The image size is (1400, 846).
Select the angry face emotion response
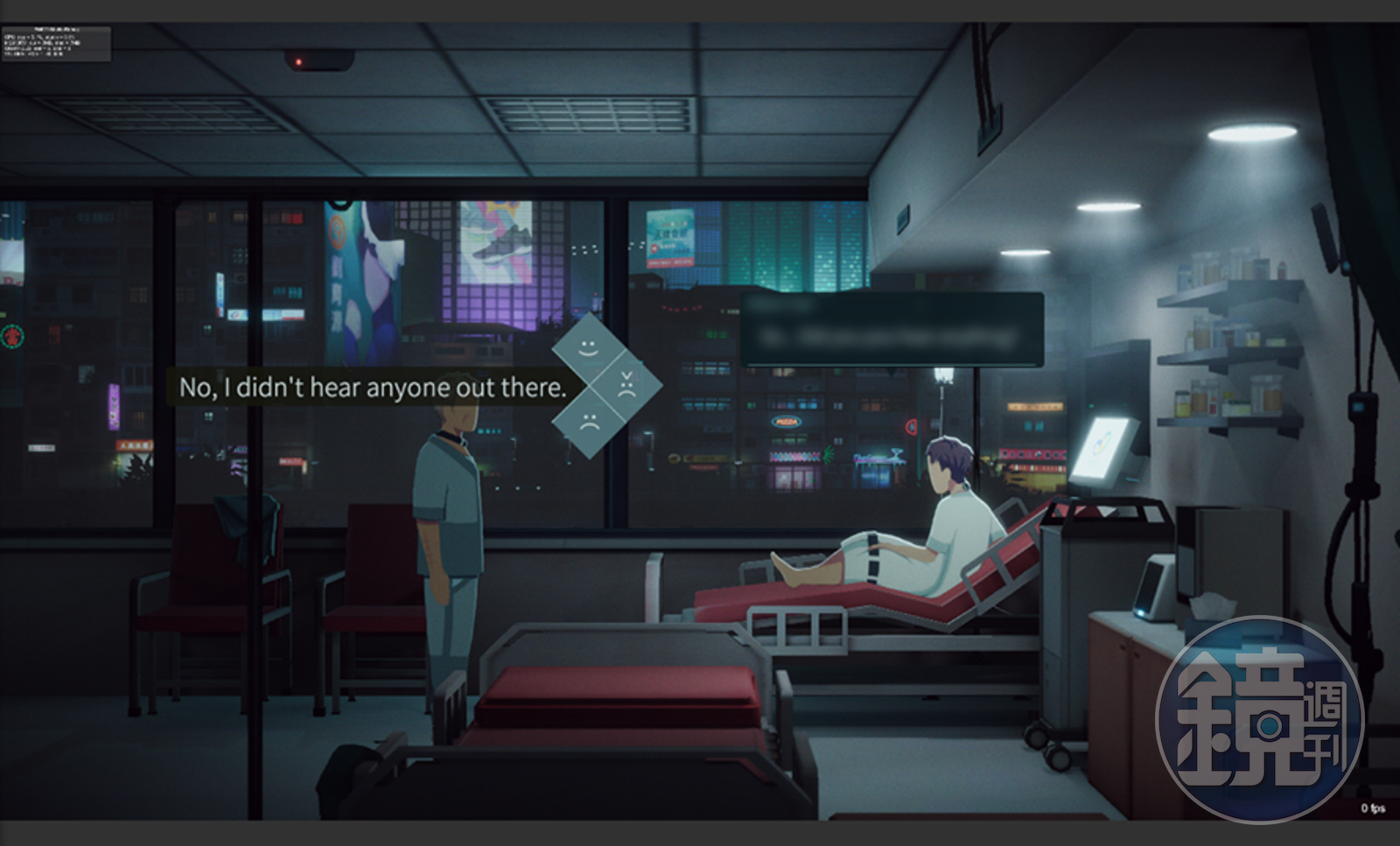tap(626, 385)
